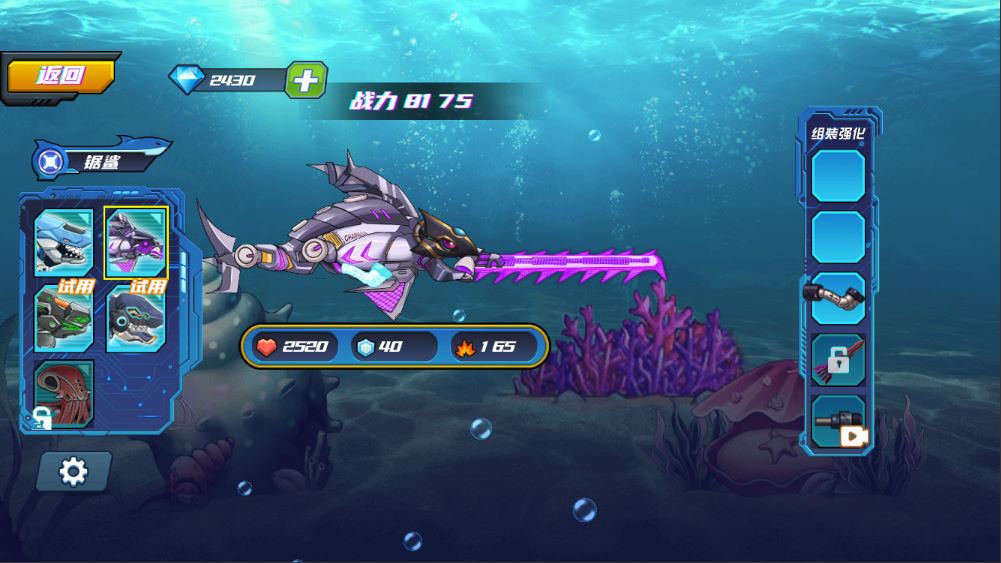Add diamonds with the green plus button
This screenshot has height=563, width=1001.
[x=306, y=80]
